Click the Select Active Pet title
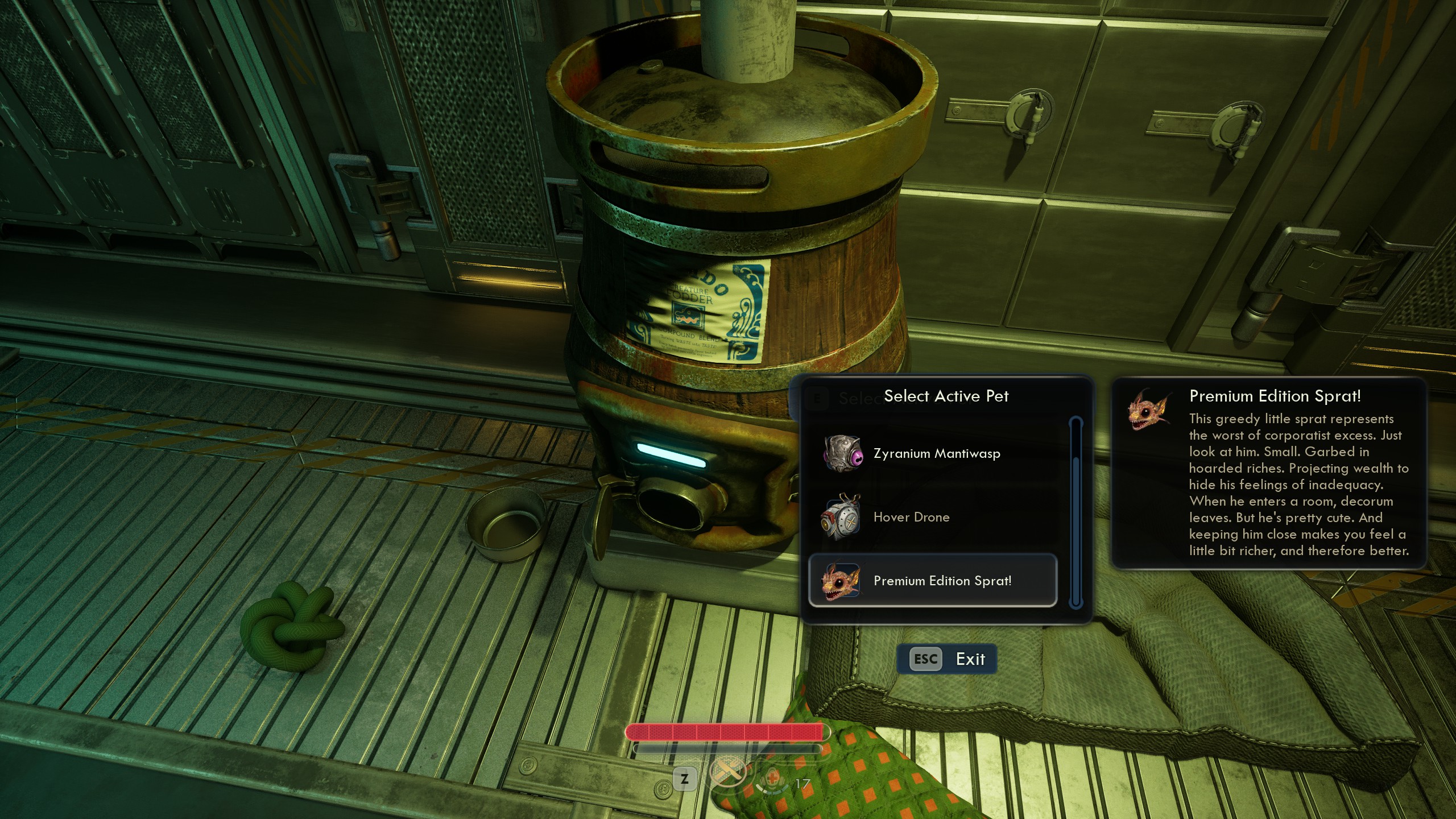Screen dimensions: 1456x819 point(946,396)
